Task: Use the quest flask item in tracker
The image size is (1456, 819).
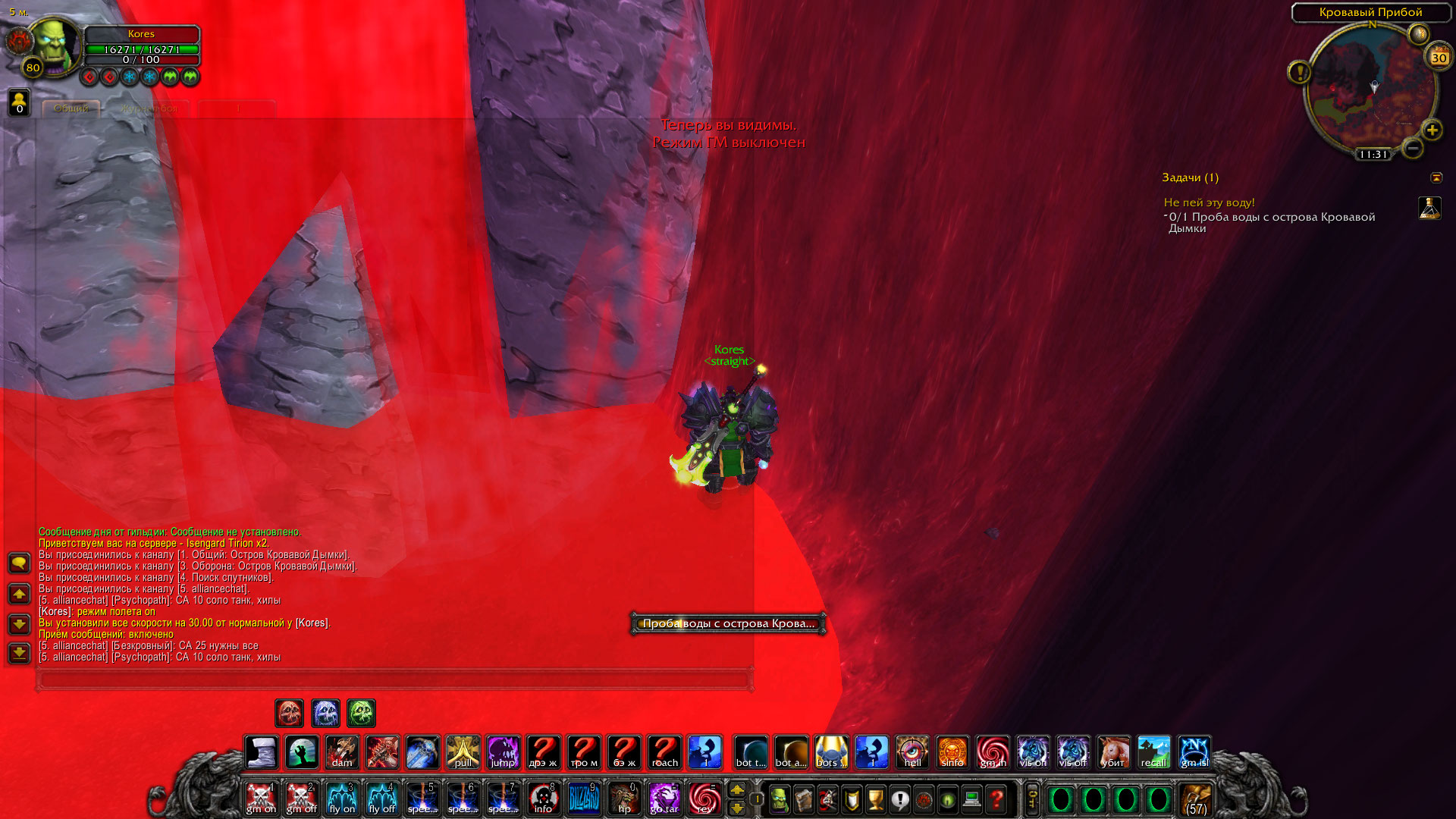Action: (x=1429, y=208)
